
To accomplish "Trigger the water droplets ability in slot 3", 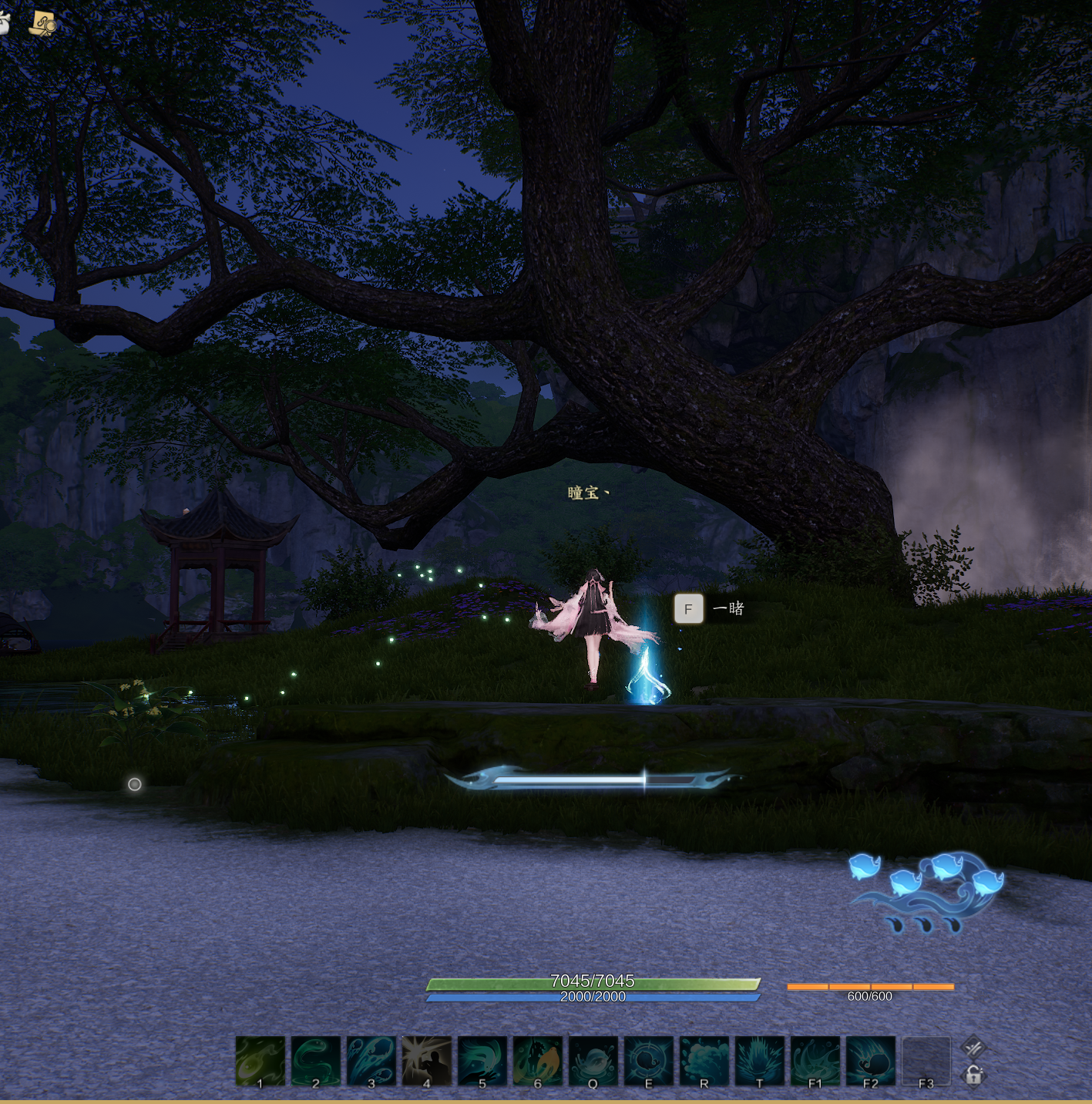I will click(x=371, y=1061).
